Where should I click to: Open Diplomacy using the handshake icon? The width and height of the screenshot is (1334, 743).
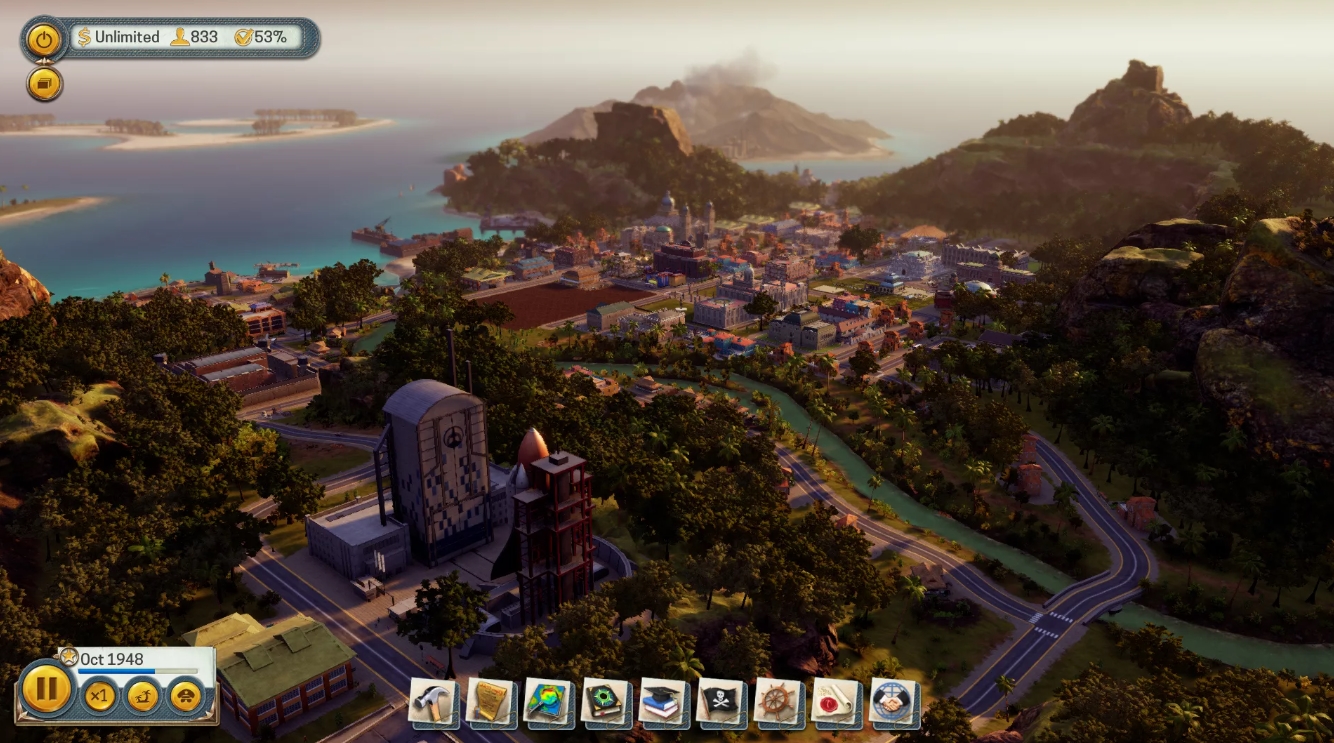coord(889,704)
